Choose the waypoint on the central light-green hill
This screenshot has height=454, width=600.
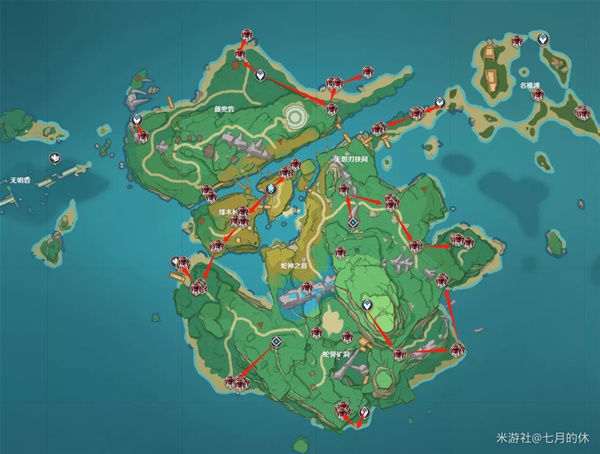pyautogui.click(x=367, y=301)
